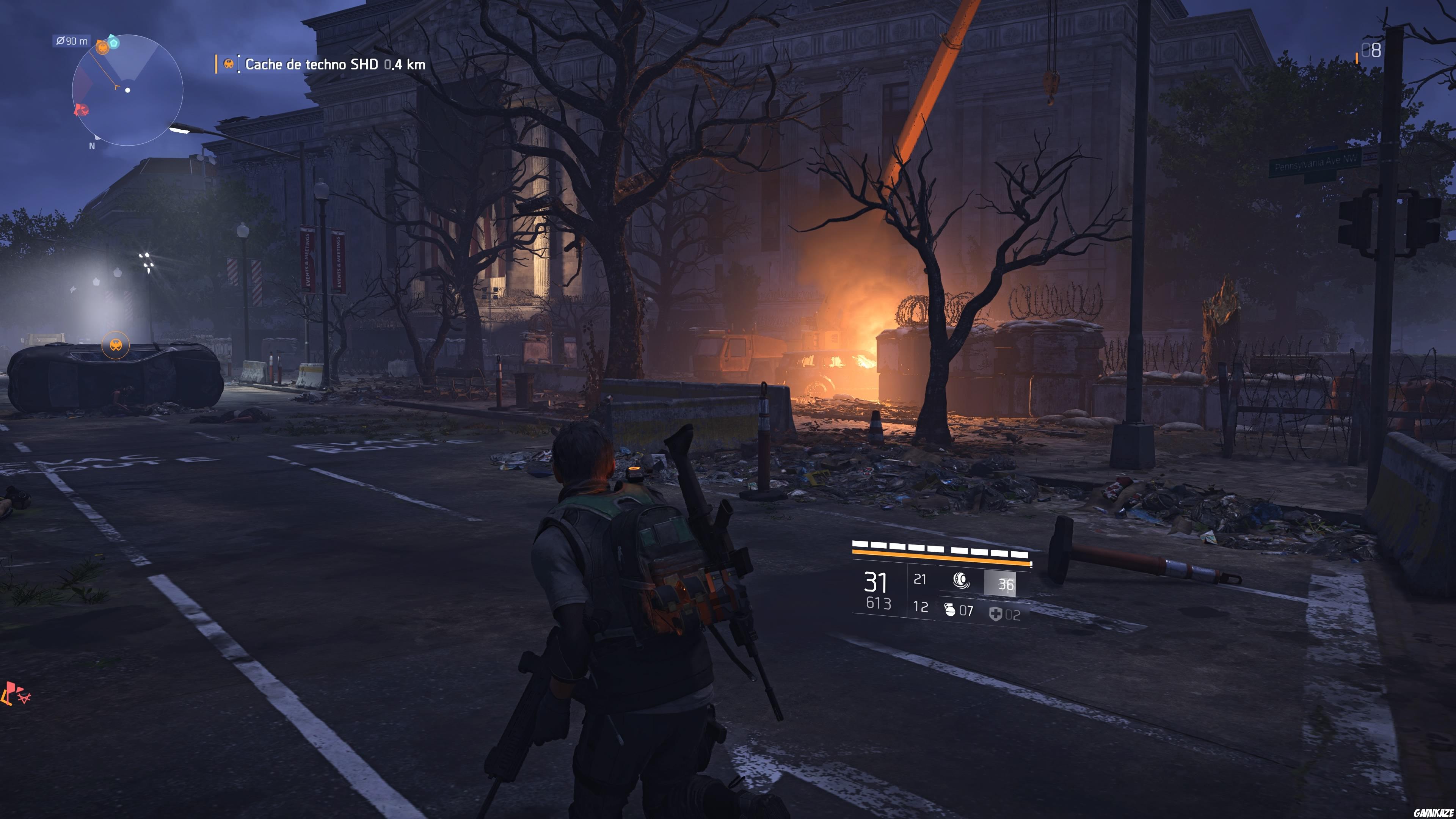The width and height of the screenshot is (1456, 819).
Task: Click the compass N marker under the minimap
Action: pos(91,146)
